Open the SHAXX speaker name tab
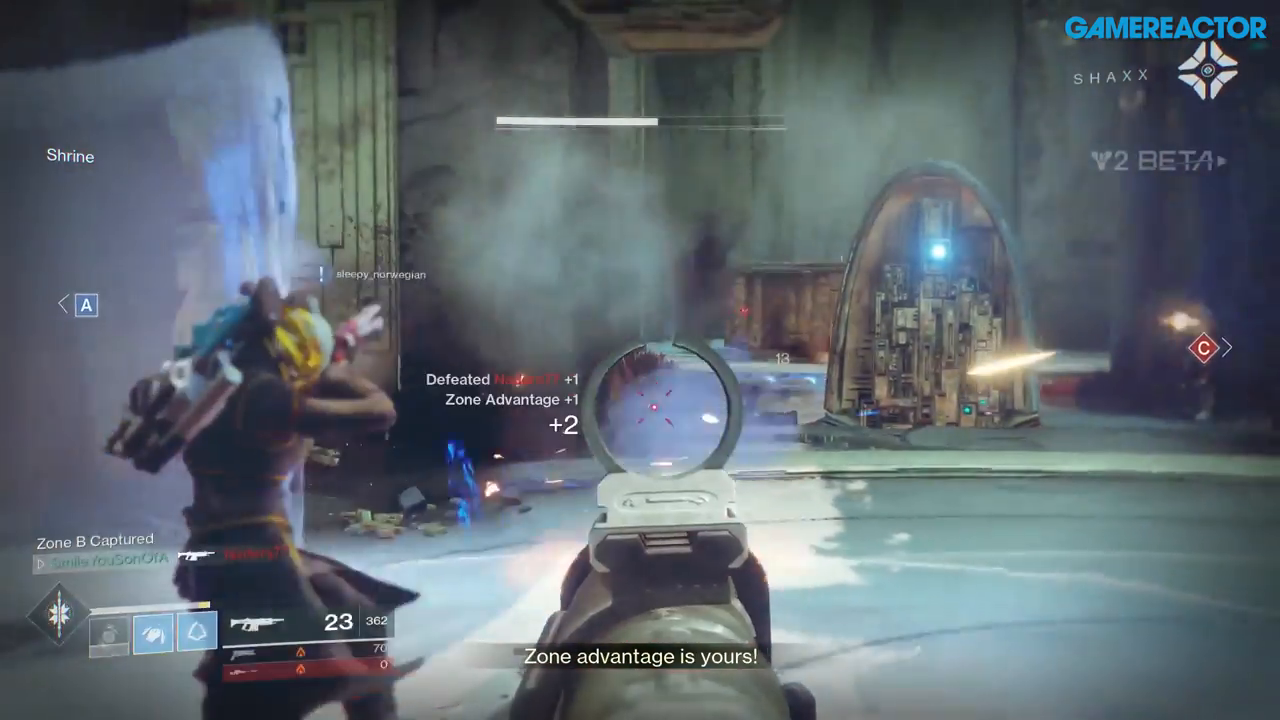This screenshot has width=1280, height=720. point(1110,76)
